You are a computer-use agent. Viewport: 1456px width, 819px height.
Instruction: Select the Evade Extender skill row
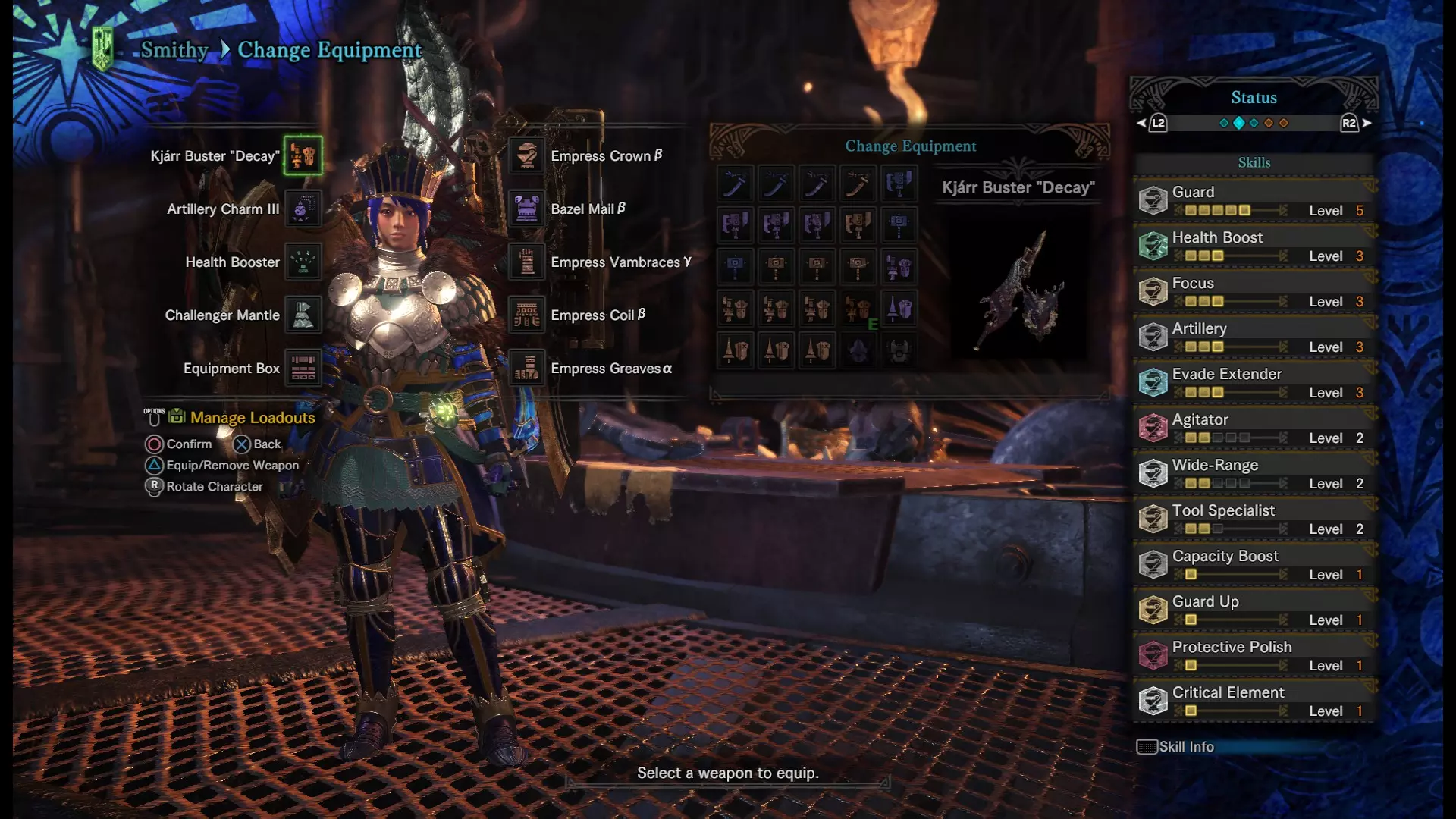click(x=1254, y=382)
